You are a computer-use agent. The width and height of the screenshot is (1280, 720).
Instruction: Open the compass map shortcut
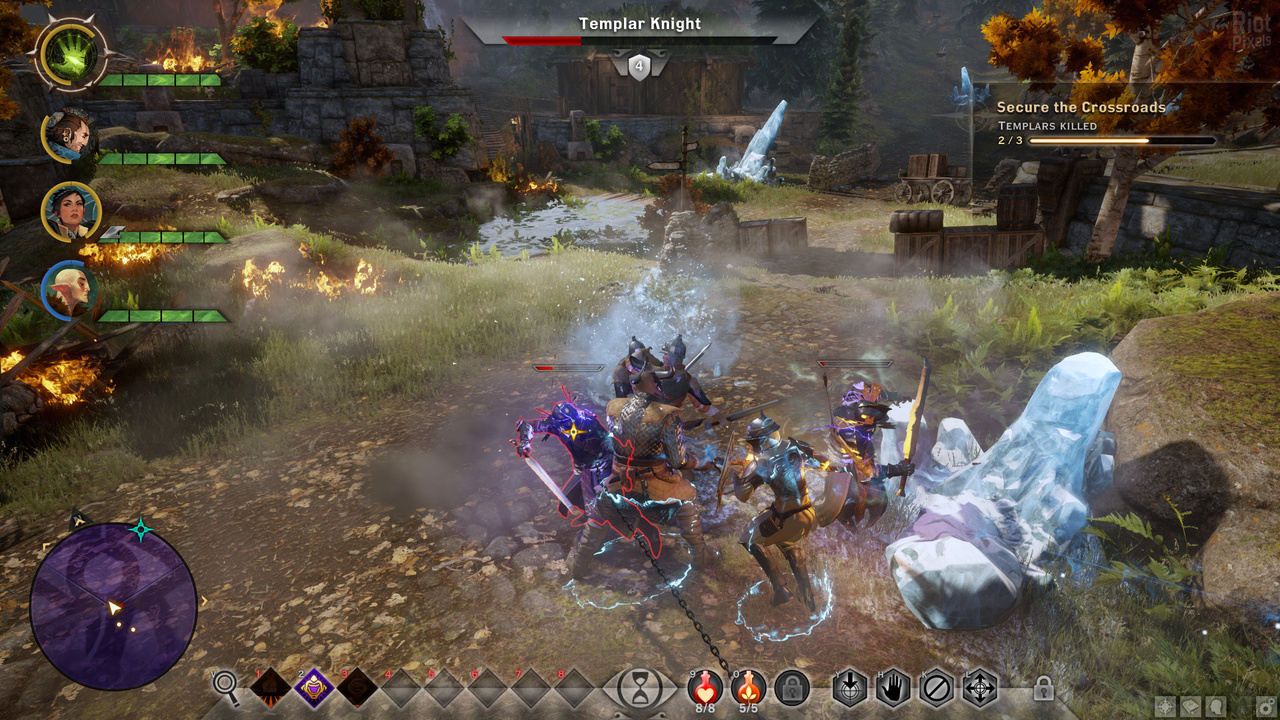[x=1165, y=706]
